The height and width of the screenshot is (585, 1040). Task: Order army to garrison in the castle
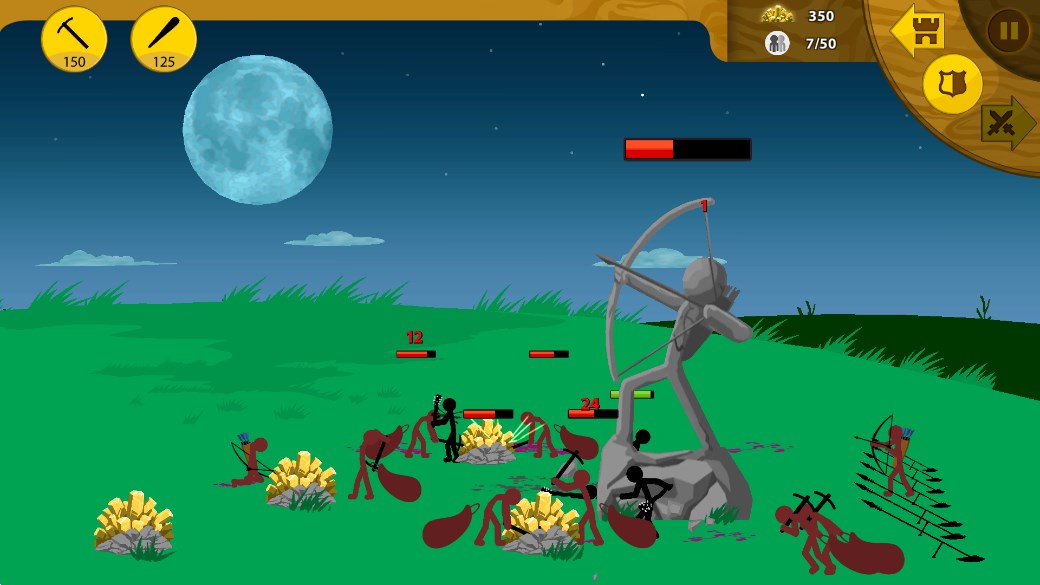point(919,31)
